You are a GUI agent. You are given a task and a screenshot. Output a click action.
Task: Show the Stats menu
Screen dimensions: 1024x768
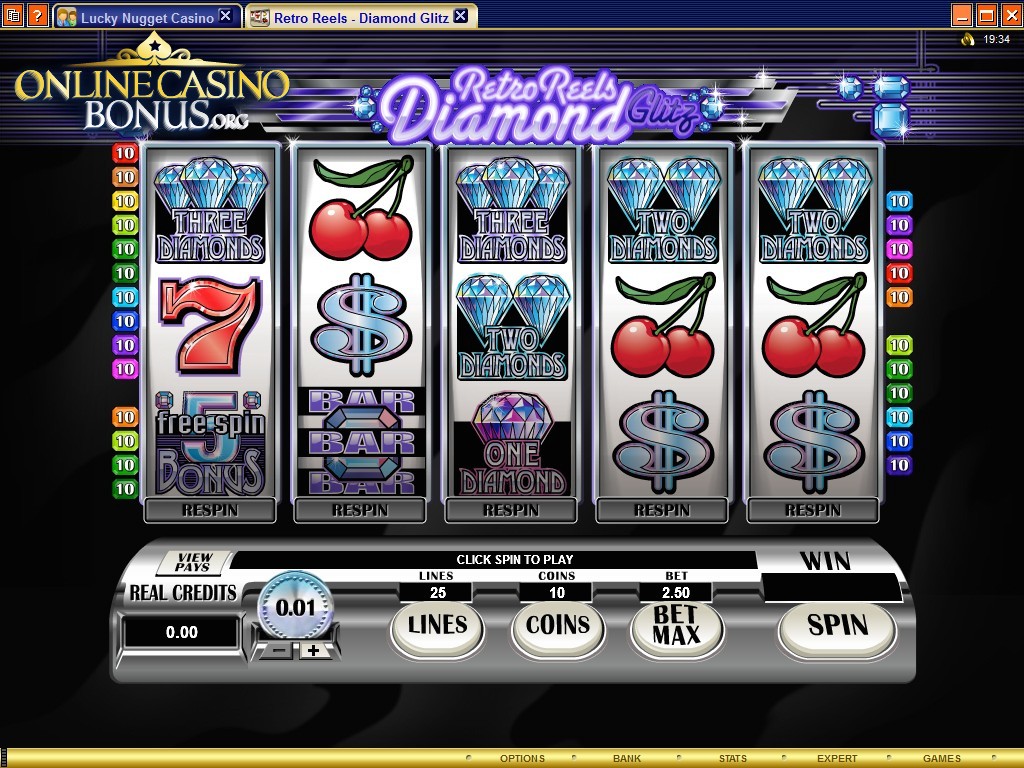coord(732,758)
